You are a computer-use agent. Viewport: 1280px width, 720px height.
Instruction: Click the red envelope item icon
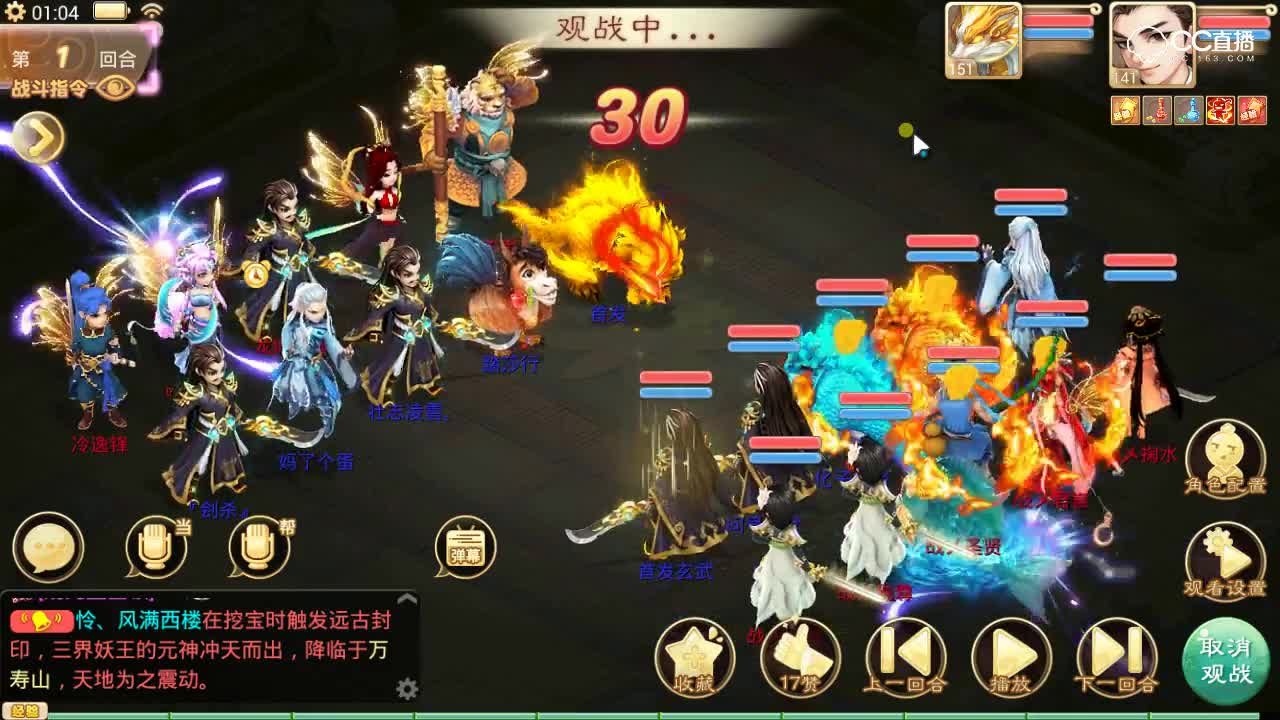click(x=1254, y=110)
